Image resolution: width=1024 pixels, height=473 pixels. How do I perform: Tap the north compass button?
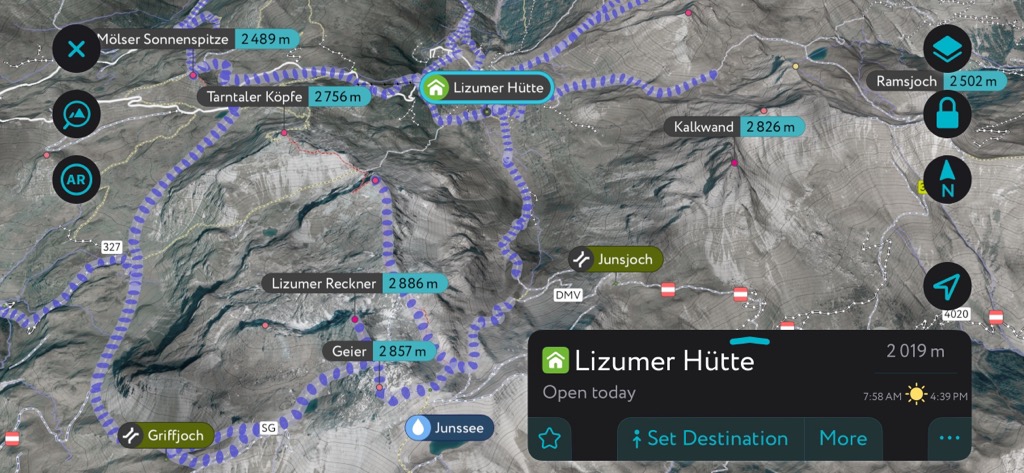click(947, 181)
